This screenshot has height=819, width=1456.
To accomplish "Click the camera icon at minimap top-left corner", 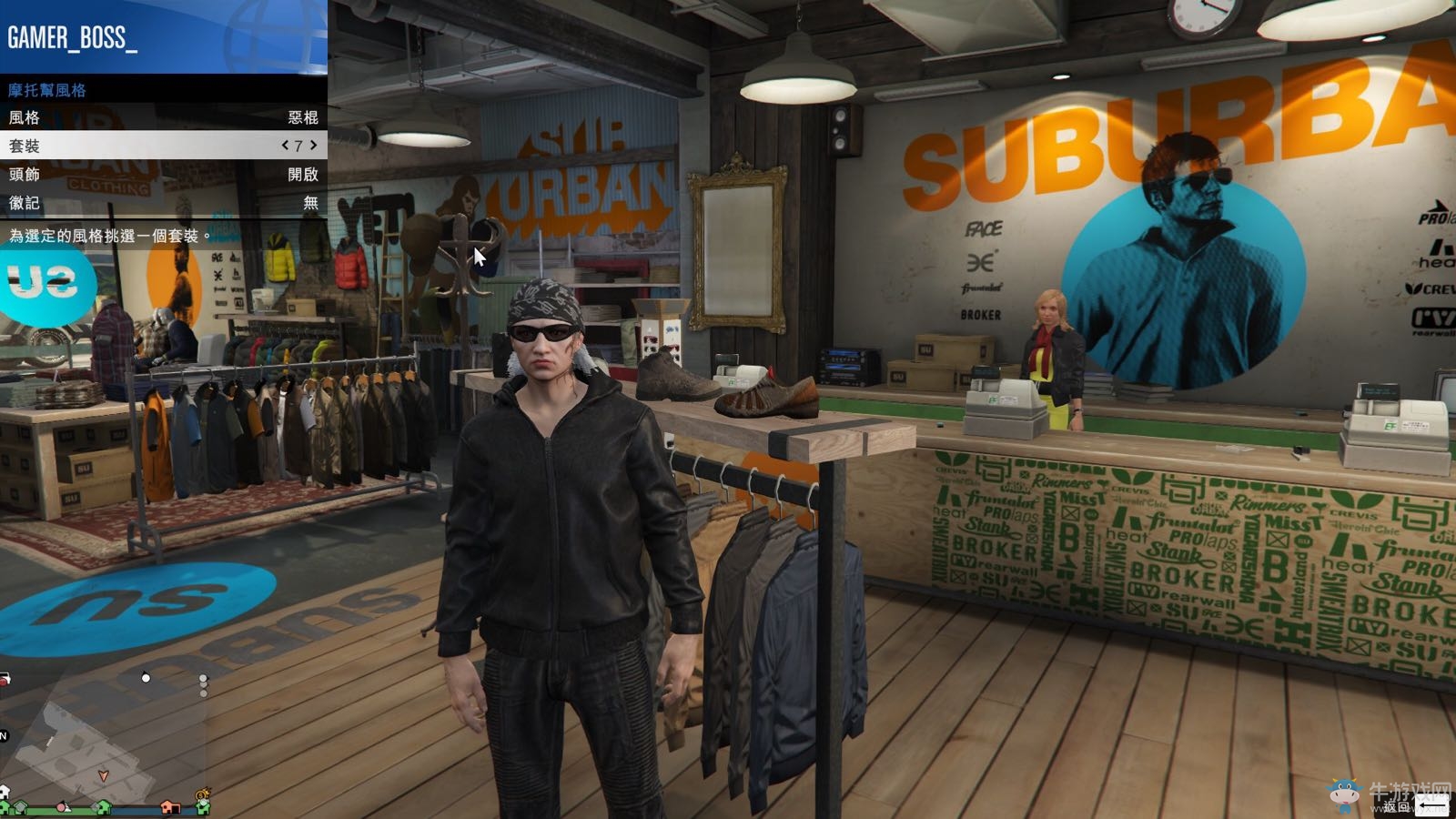I will point(5,677).
